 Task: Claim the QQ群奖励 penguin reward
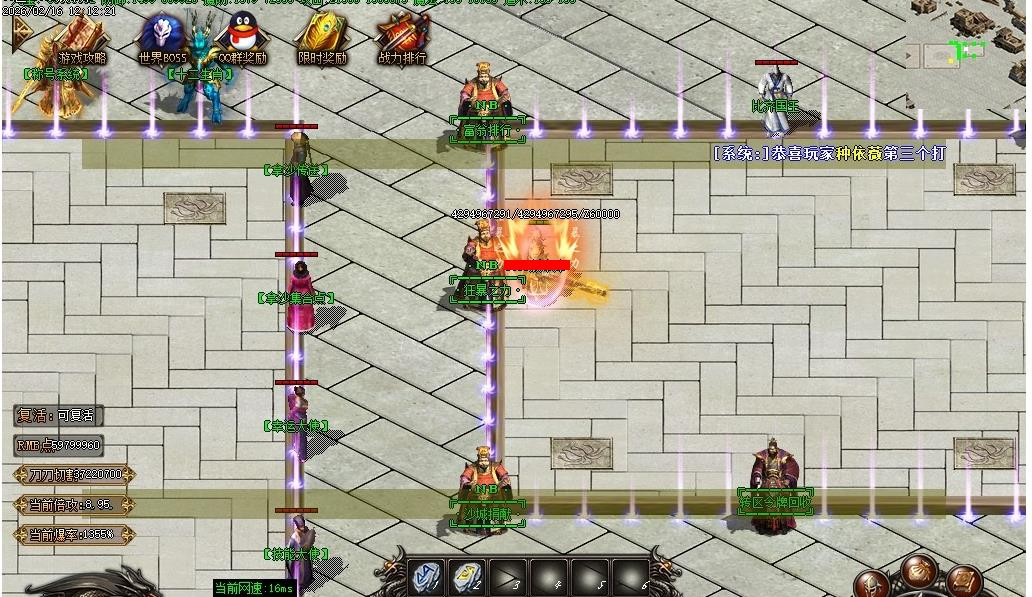[243, 38]
